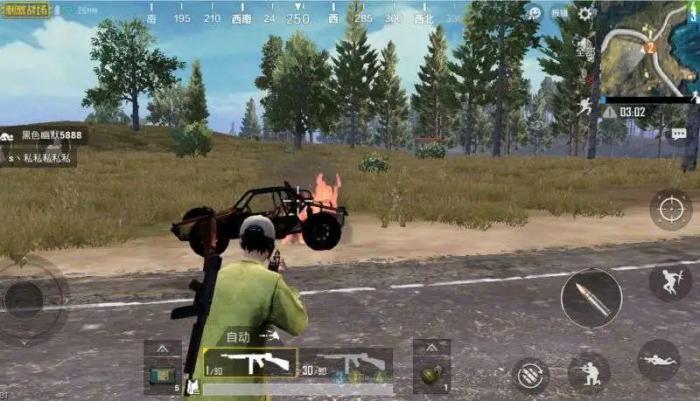Open the quick chat message icon
The height and width of the screenshot is (401, 700).
tap(680, 133)
